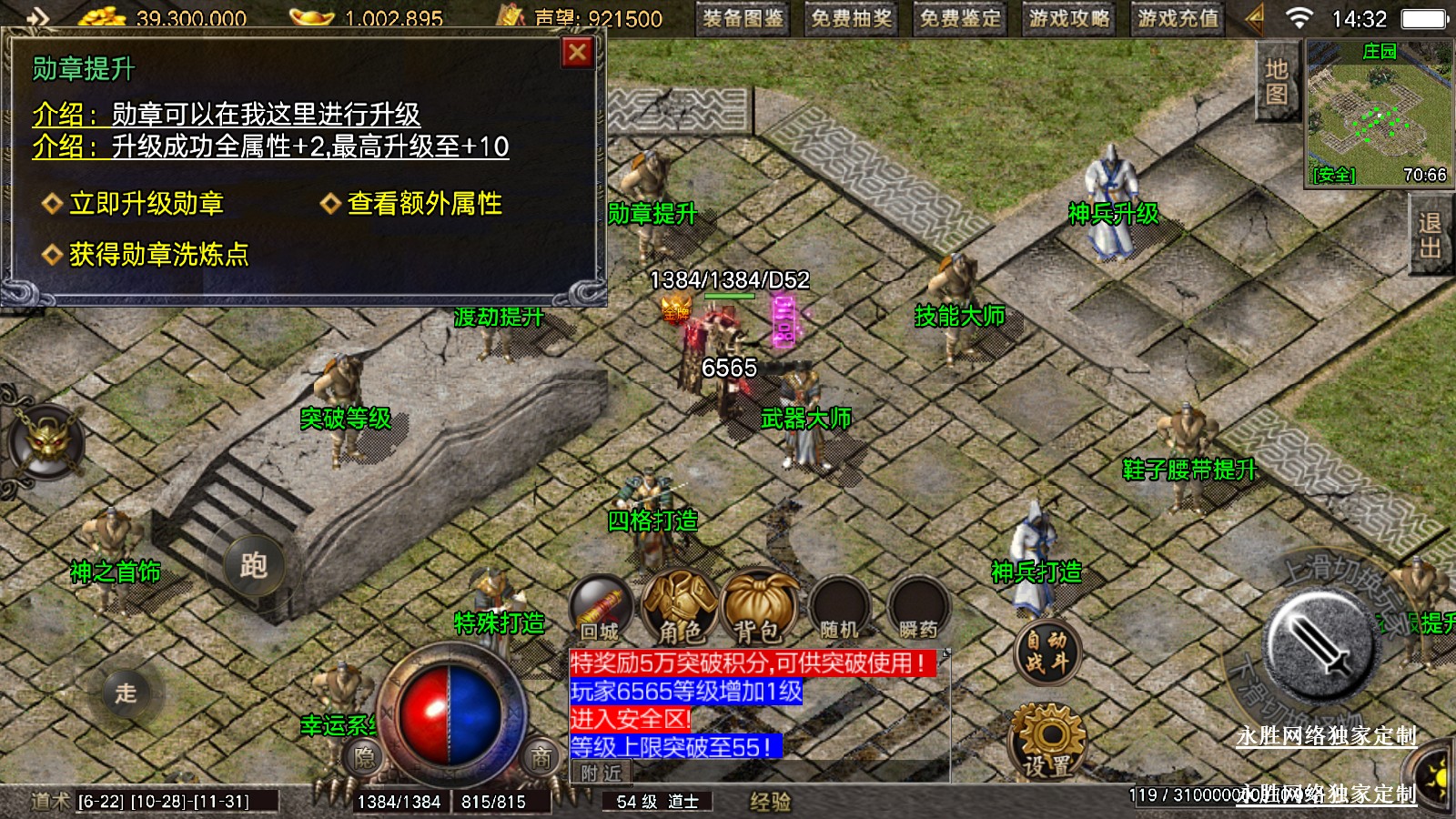
Task: Show the 游戏攻略 guide
Action: 1069,18
